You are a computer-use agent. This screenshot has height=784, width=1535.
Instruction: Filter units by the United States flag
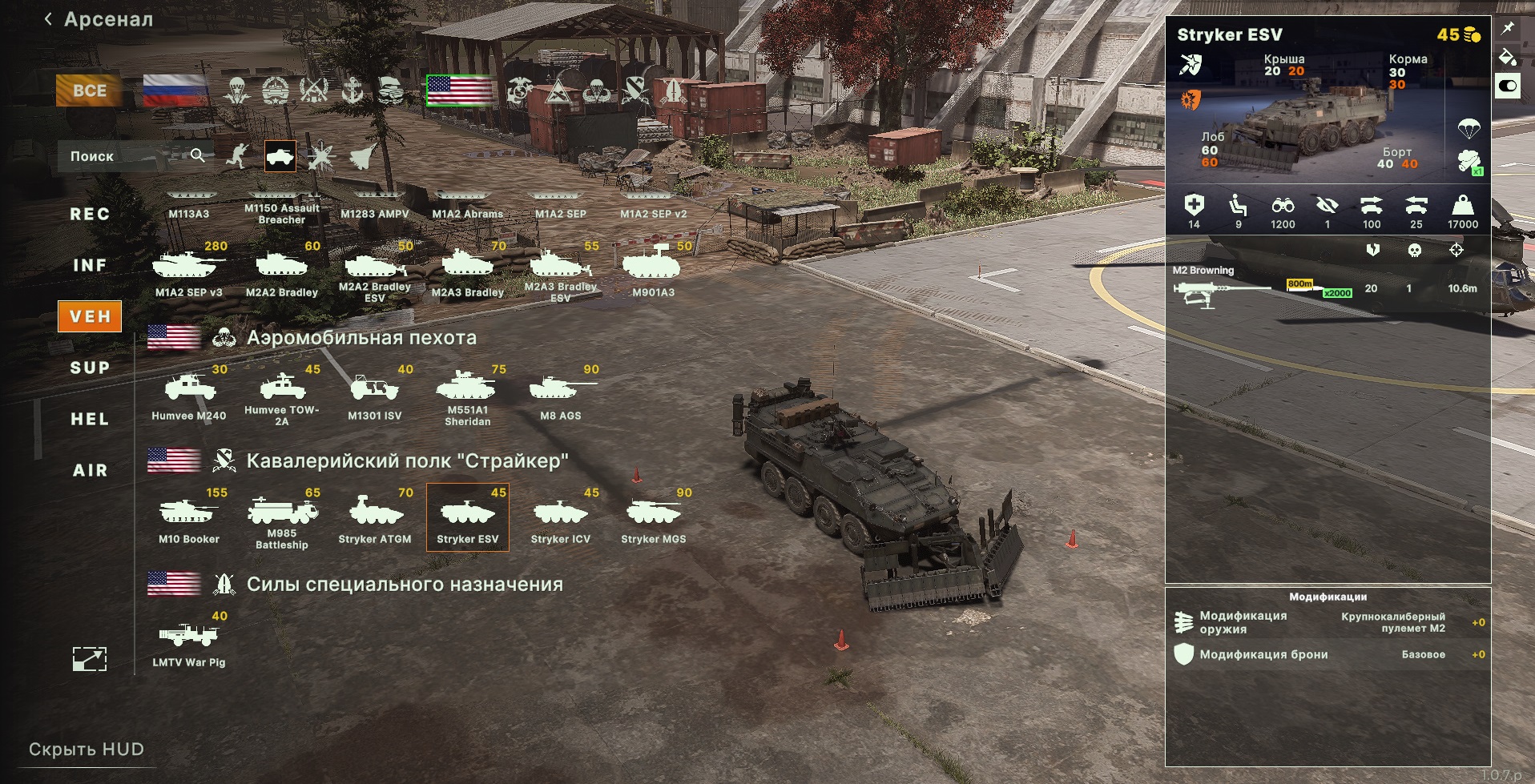[460, 90]
